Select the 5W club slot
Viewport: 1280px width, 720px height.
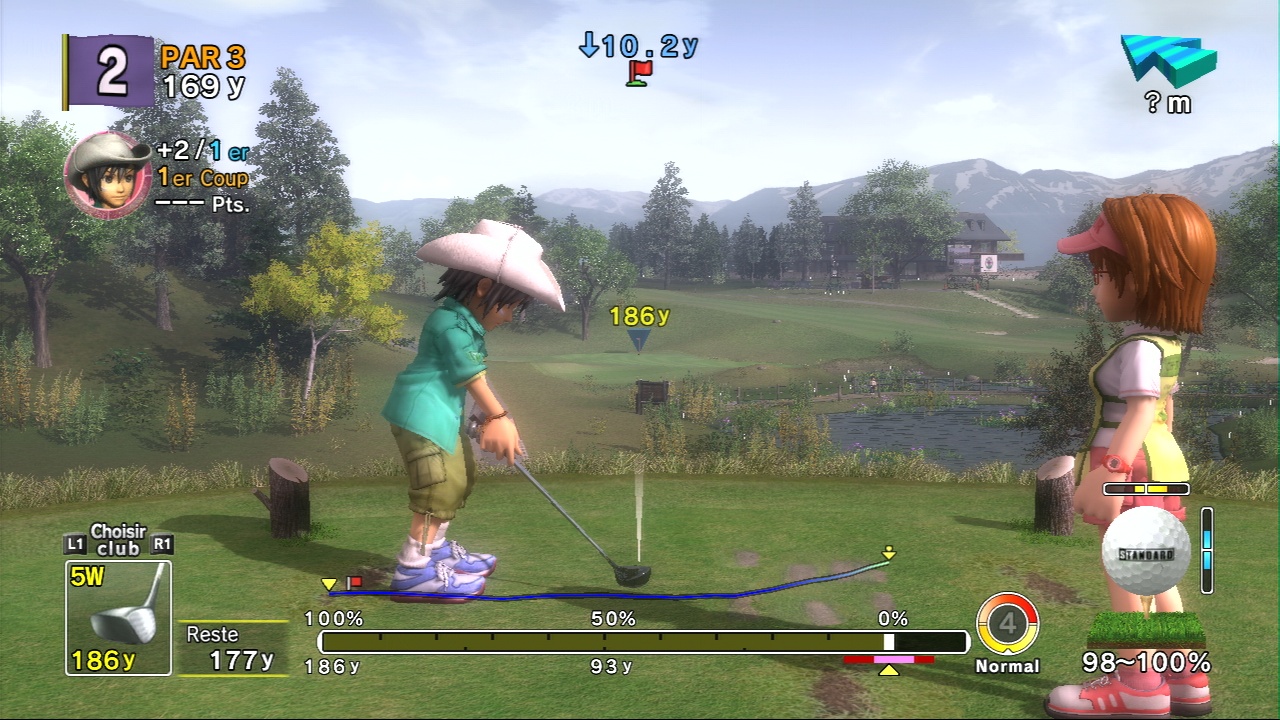click(x=118, y=617)
